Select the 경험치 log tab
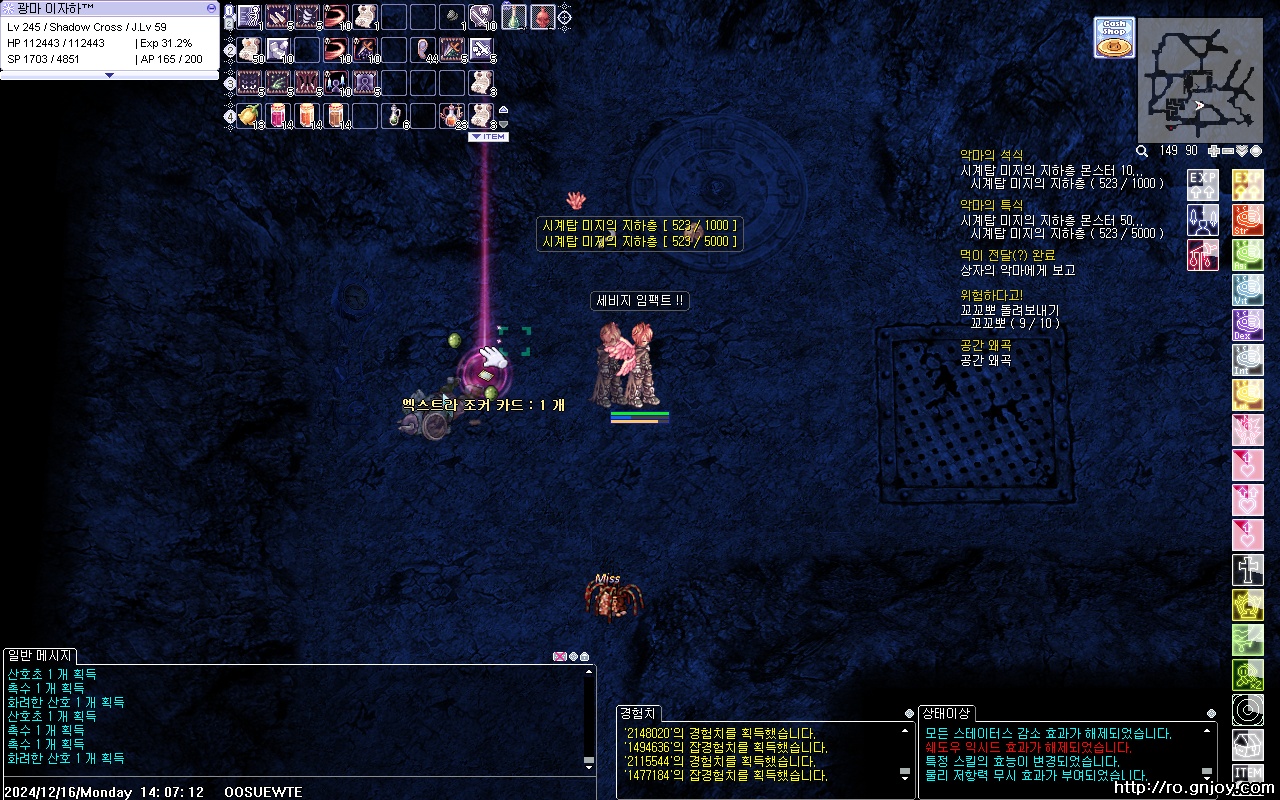The width and height of the screenshot is (1280, 800). click(638, 713)
